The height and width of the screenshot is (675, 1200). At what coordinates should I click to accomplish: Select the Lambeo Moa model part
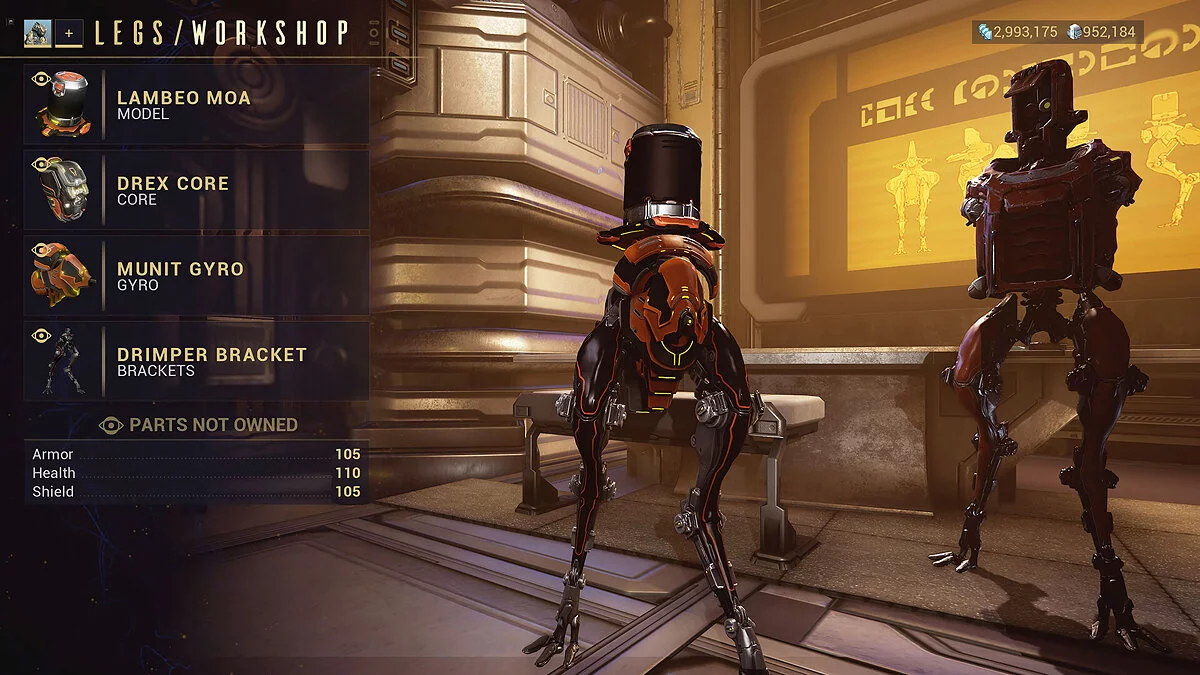[x=197, y=105]
